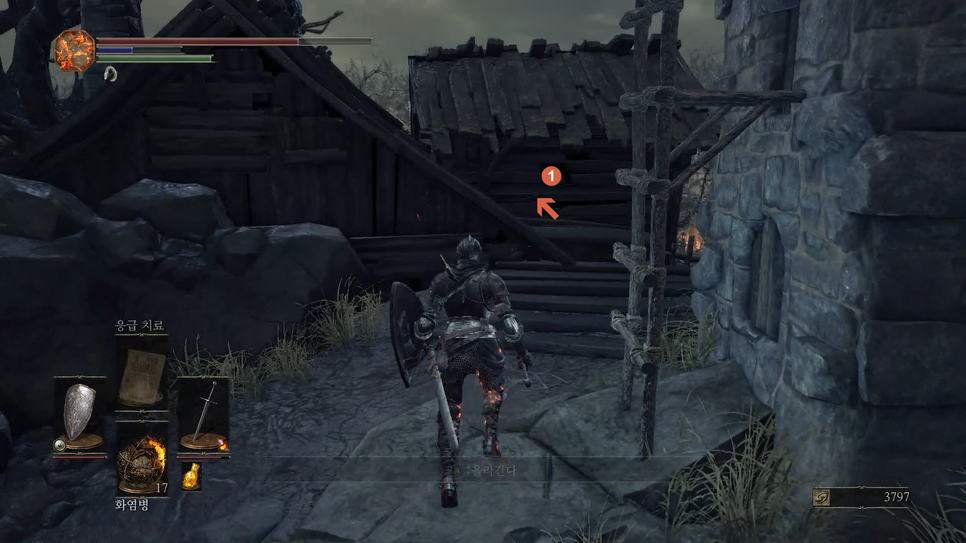Choose the longsword right-hand weapon slot

pyautogui.click(x=203, y=413)
